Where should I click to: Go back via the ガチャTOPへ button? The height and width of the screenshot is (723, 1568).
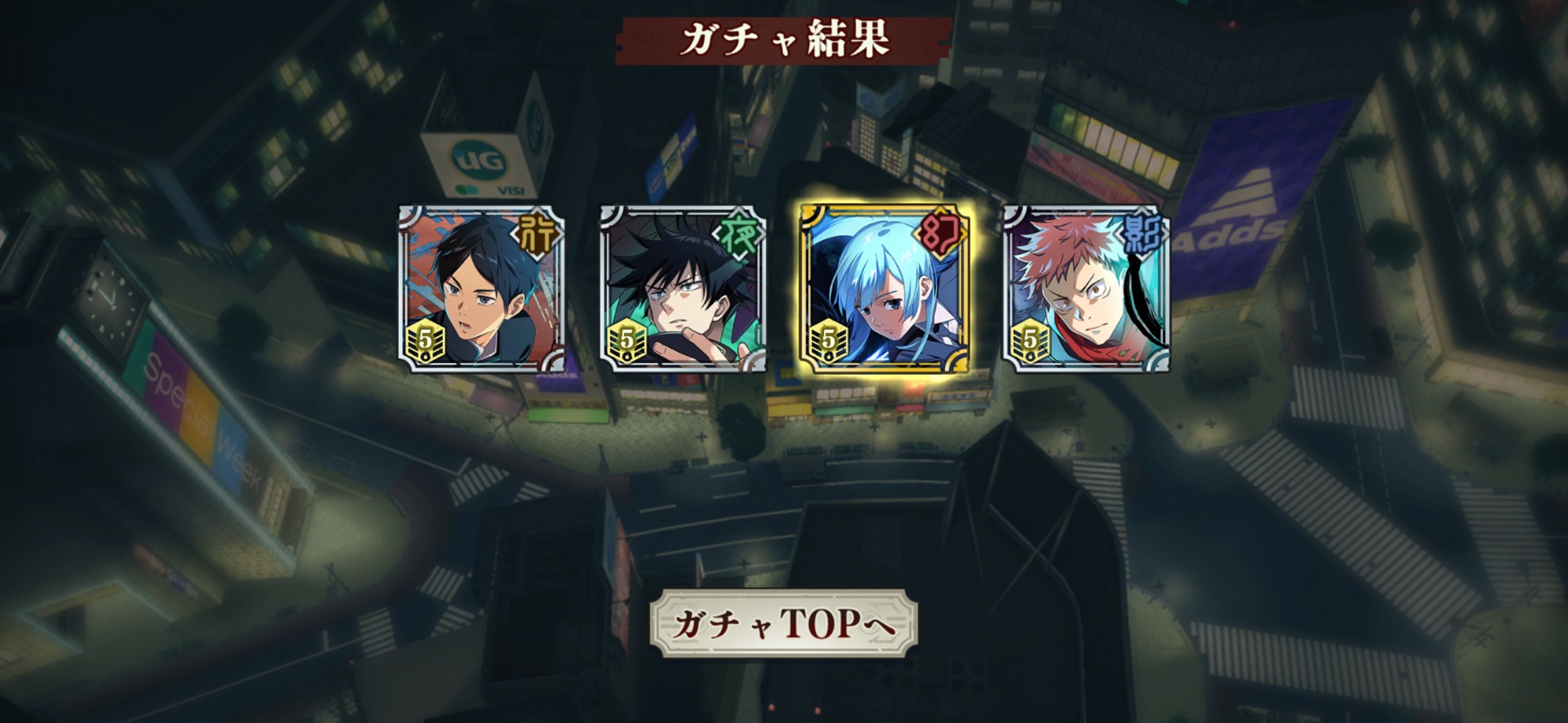(x=783, y=623)
